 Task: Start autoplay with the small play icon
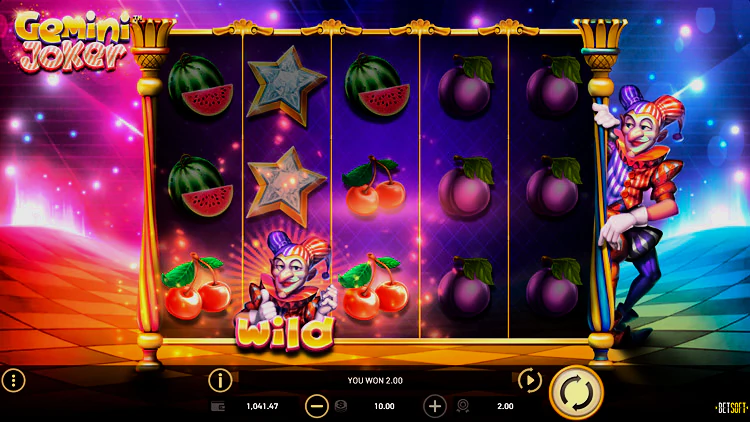[x=529, y=380]
